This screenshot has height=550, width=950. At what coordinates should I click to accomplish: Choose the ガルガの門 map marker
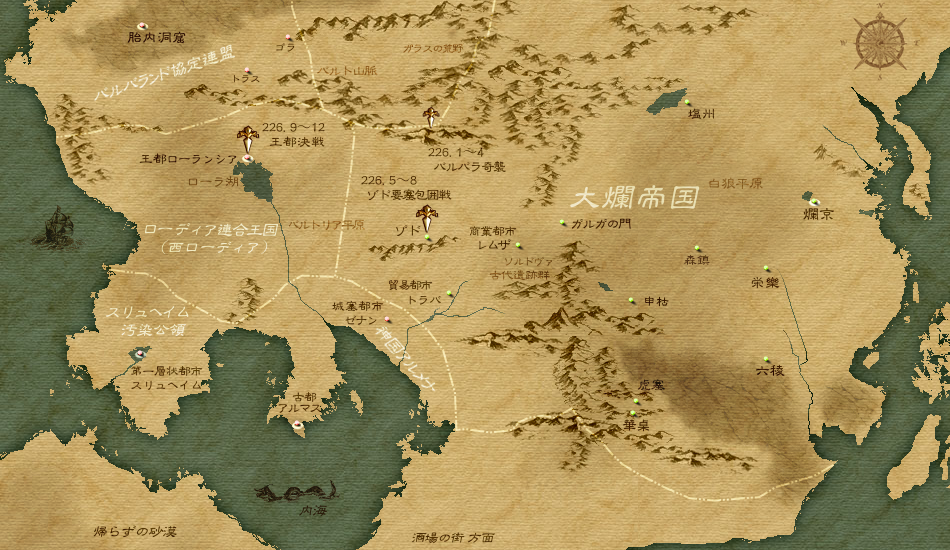click(x=562, y=222)
